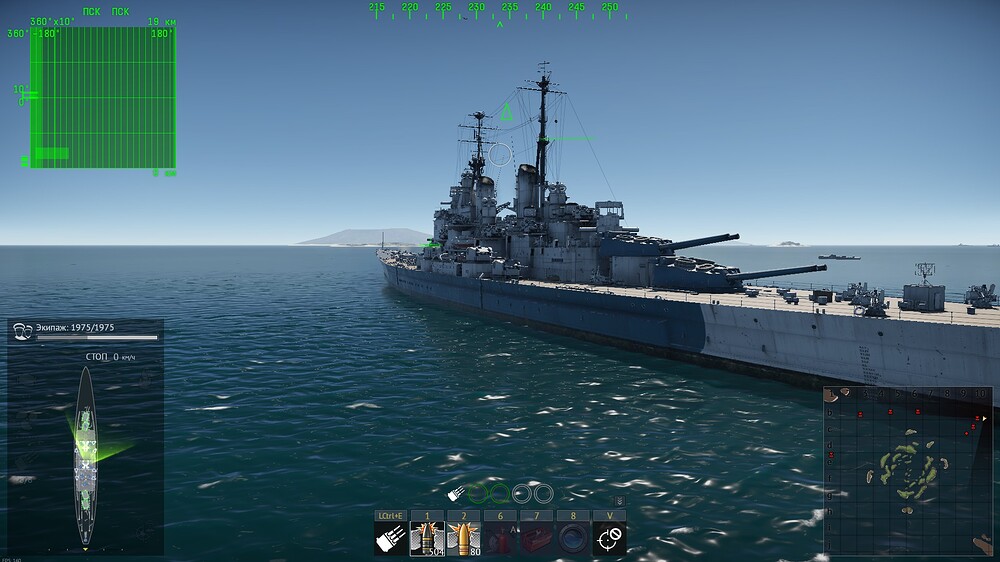
Task: Click the green radar display panel
Action: point(103,98)
